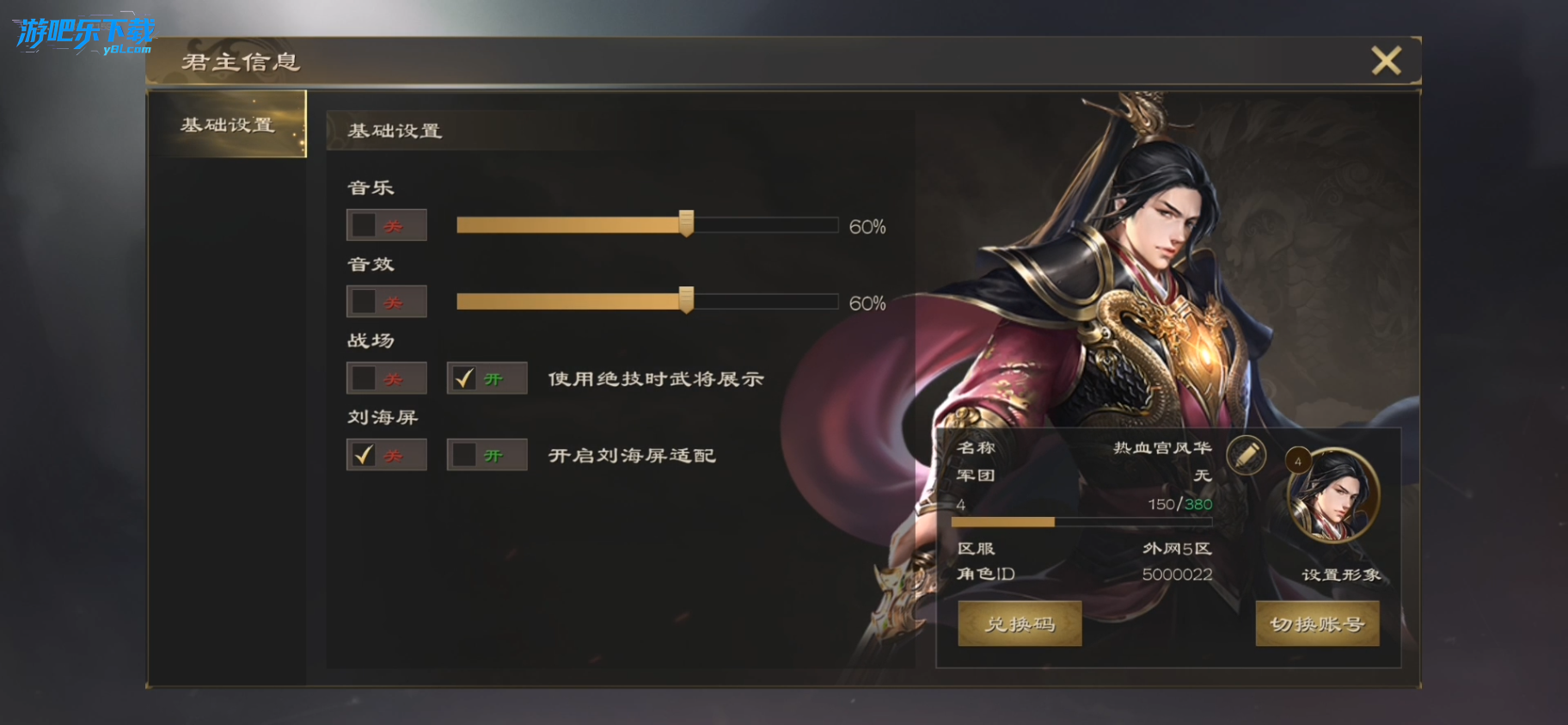Turn on 刘海屏 adaptation
1568x725 pixels.
465,455
